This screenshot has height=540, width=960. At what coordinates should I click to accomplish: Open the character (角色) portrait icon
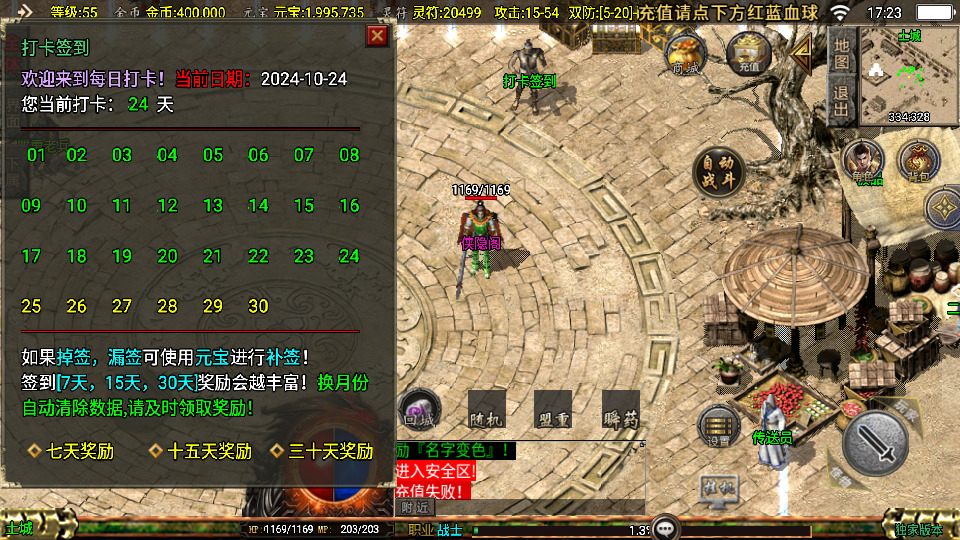coord(861,163)
